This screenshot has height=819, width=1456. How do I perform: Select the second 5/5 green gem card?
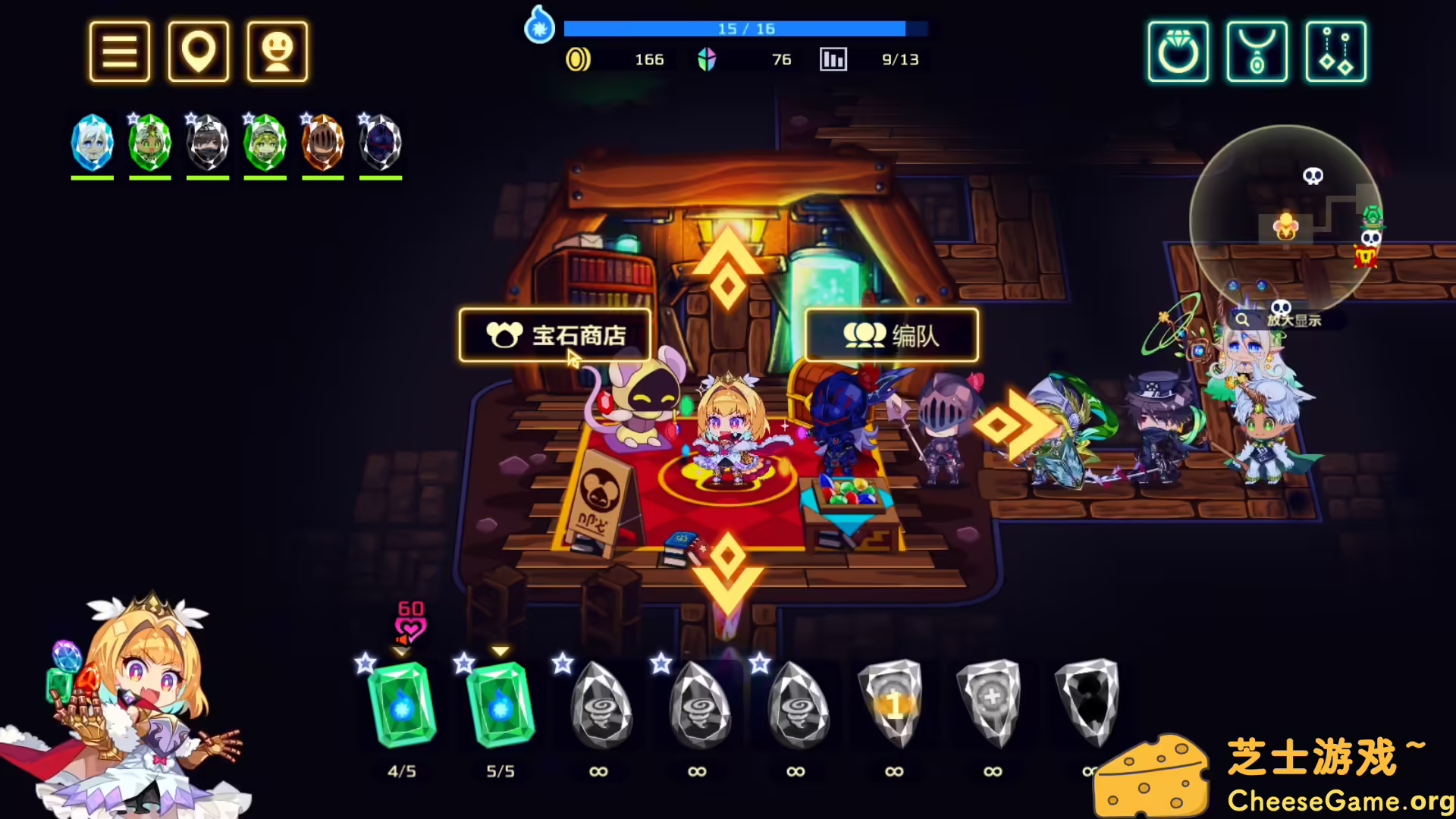[x=498, y=705]
